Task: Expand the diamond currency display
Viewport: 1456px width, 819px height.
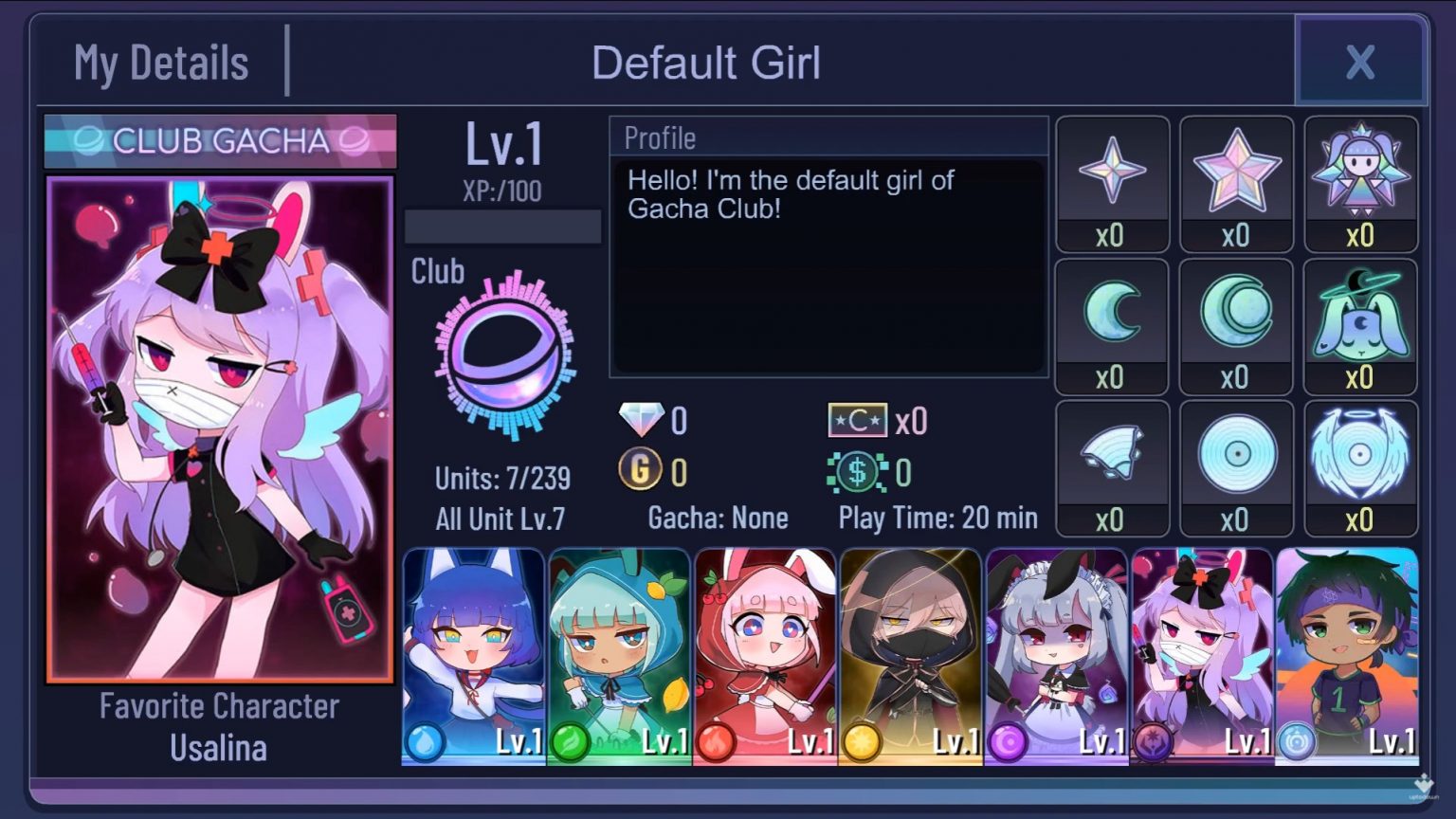Action: (x=654, y=420)
